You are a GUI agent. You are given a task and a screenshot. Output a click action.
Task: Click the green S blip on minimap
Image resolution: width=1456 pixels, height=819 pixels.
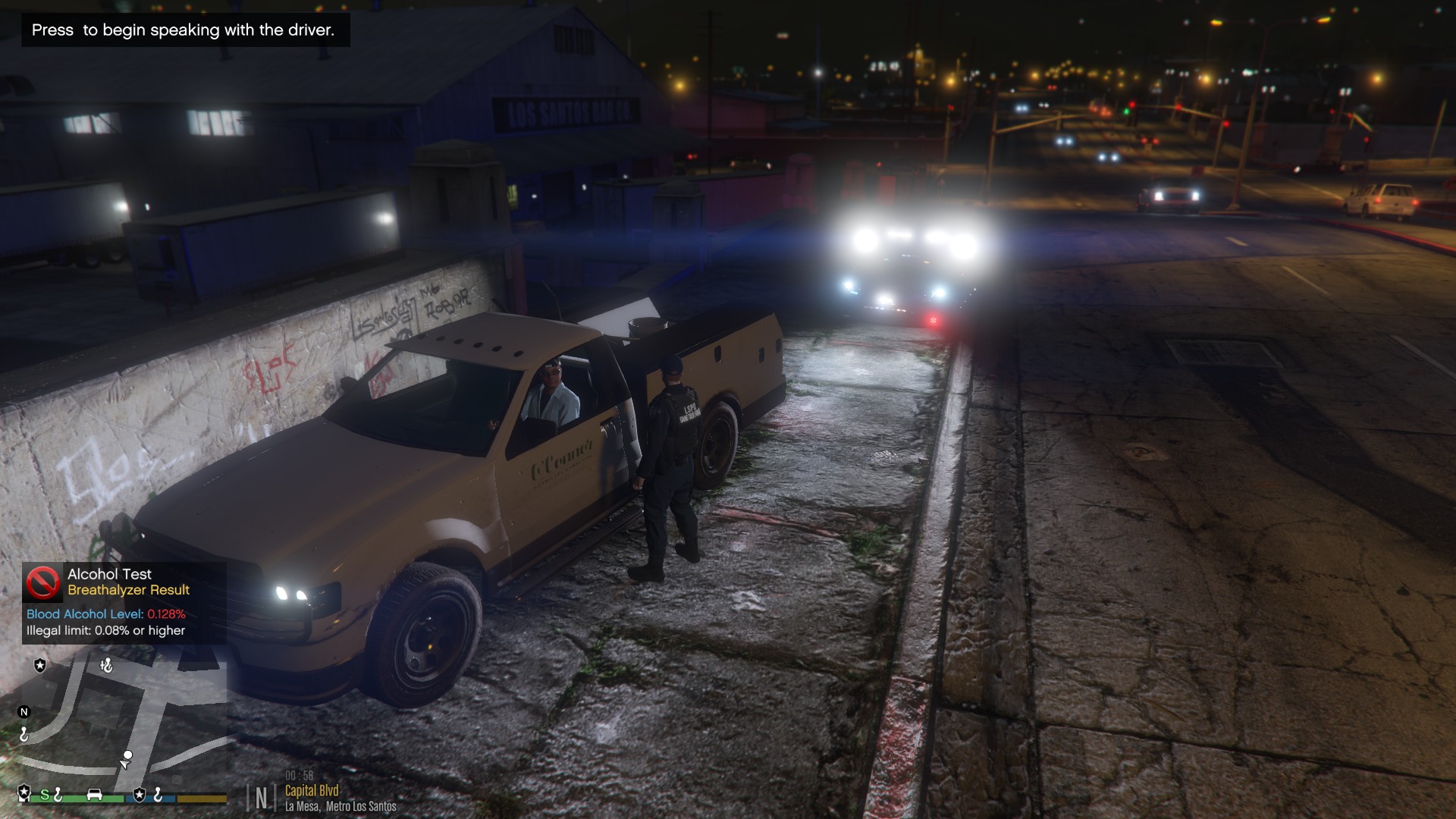tap(45, 795)
